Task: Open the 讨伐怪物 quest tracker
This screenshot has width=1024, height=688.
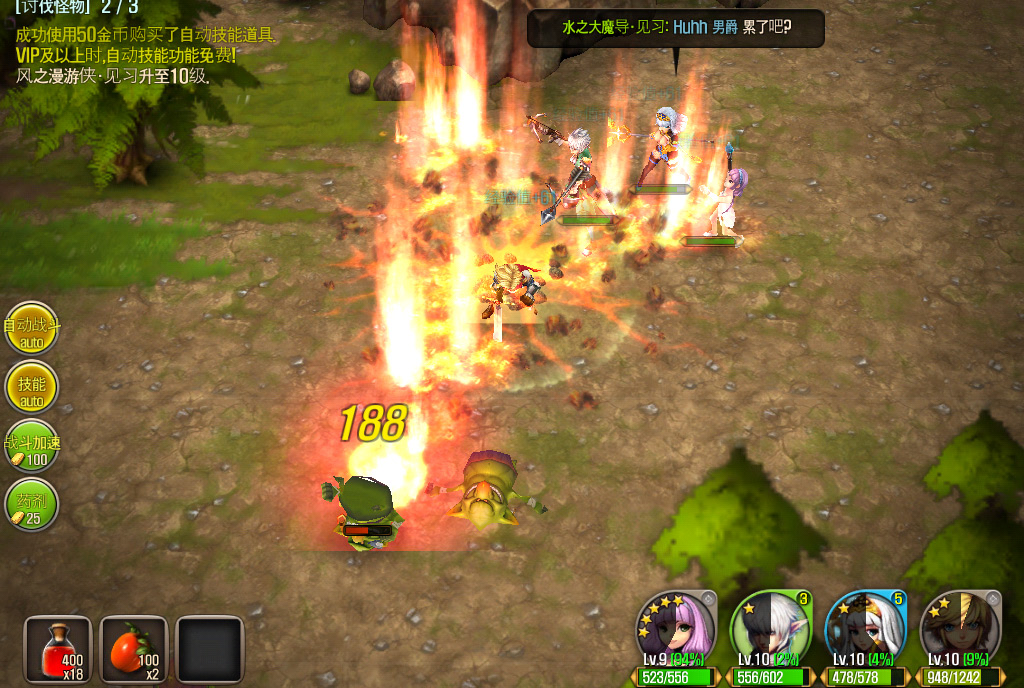Action: (76, 7)
